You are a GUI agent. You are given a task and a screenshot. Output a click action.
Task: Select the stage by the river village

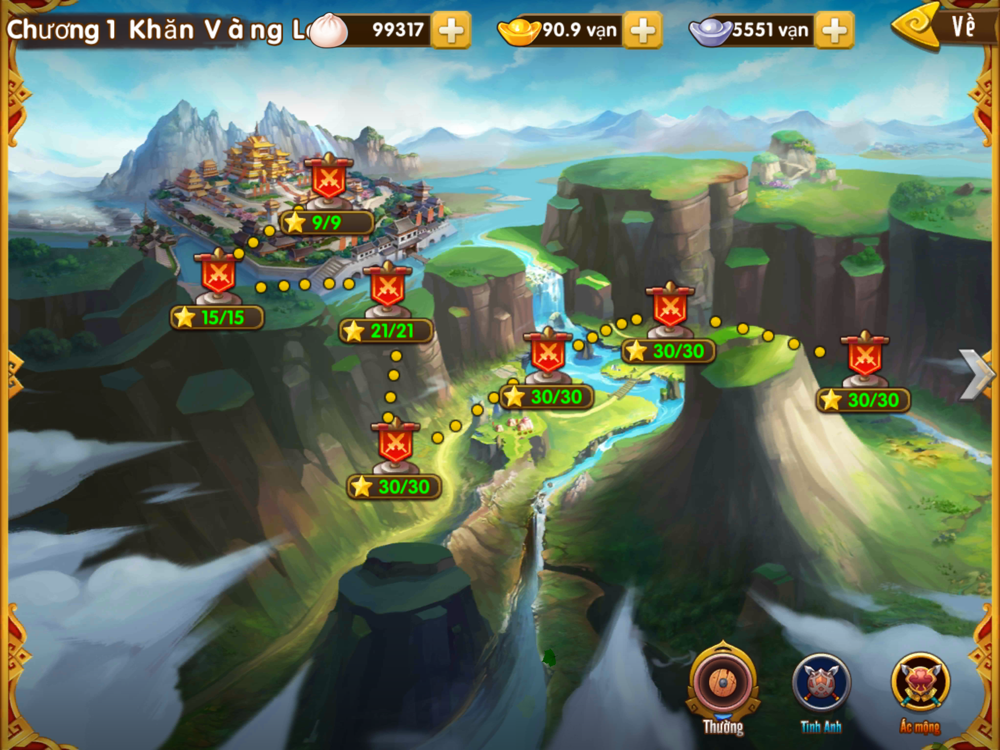547,355
